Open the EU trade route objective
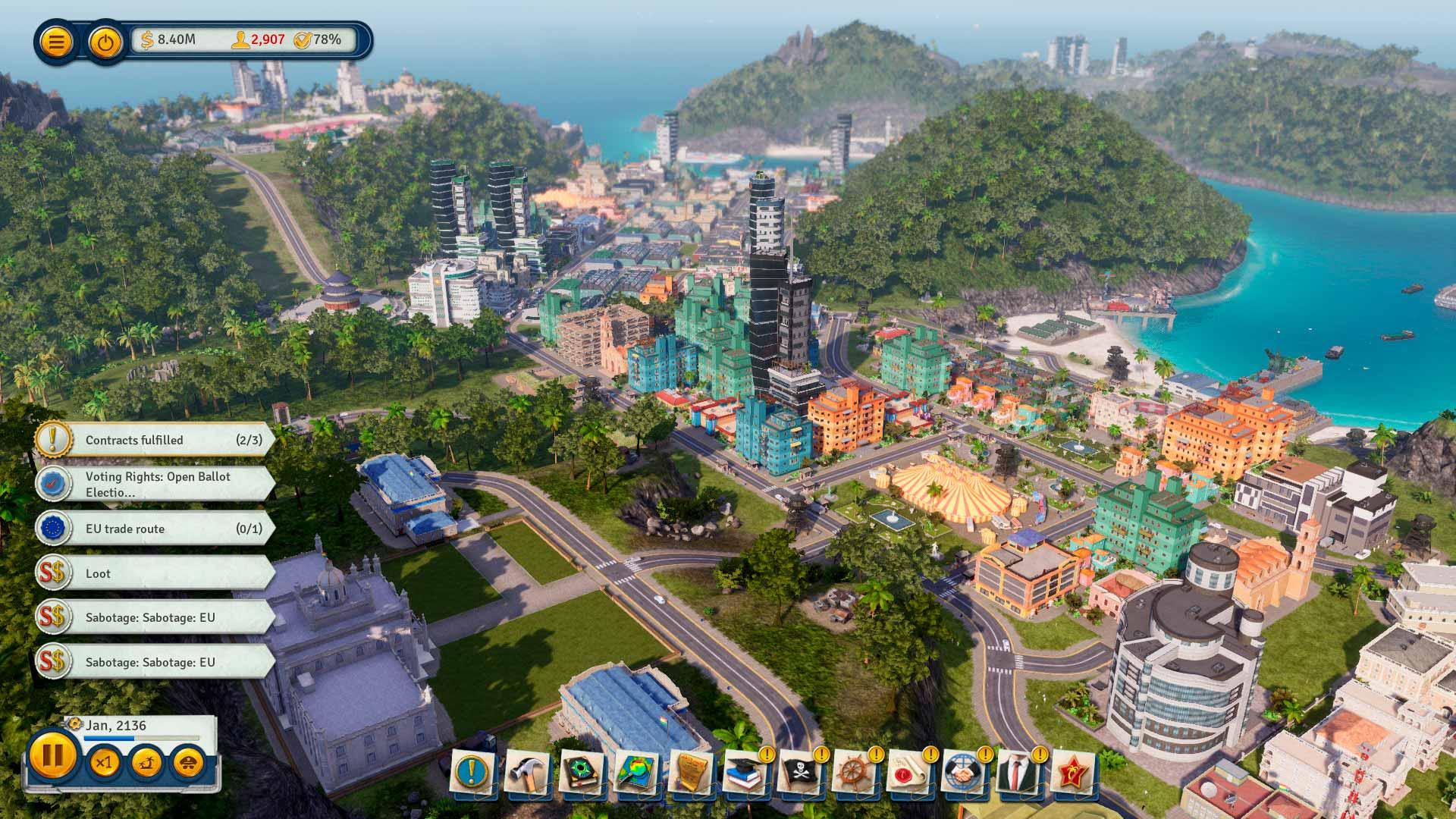 click(x=154, y=529)
